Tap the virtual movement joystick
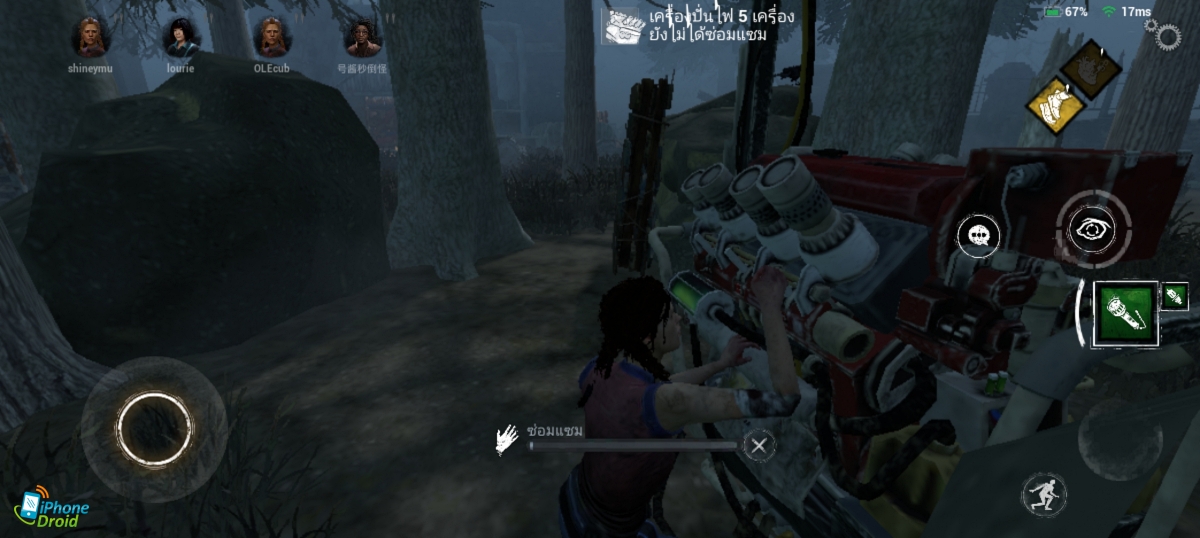Screen dimensions: 1200x538 pyautogui.click(x=153, y=428)
